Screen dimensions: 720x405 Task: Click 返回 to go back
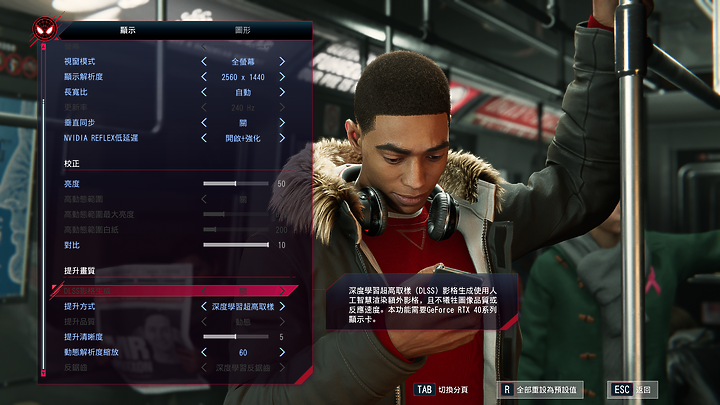(634, 388)
